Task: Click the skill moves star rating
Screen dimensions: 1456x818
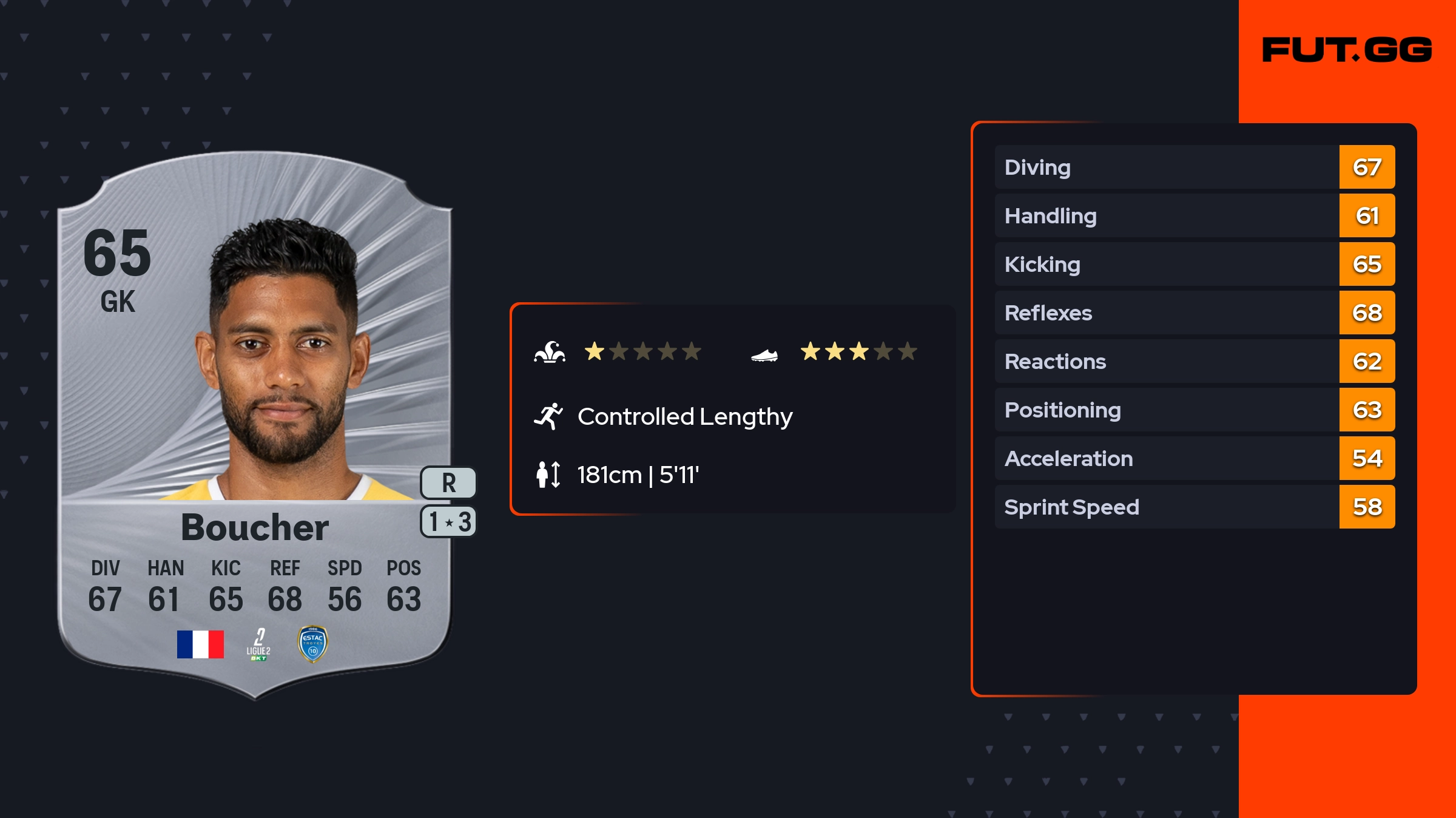Action: [642, 351]
